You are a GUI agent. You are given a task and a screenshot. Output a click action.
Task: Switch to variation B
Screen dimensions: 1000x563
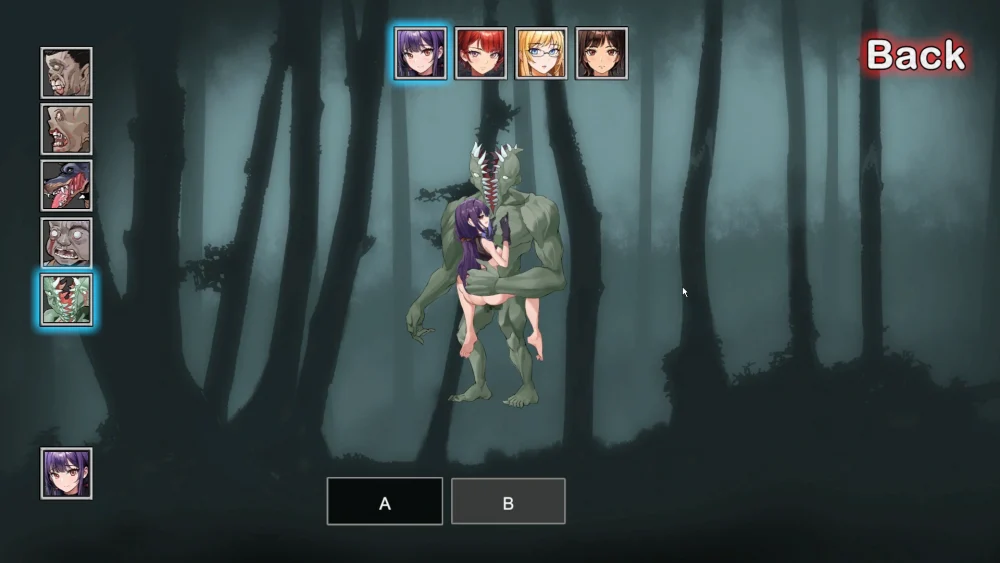pyautogui.click(x=508, y=501)
